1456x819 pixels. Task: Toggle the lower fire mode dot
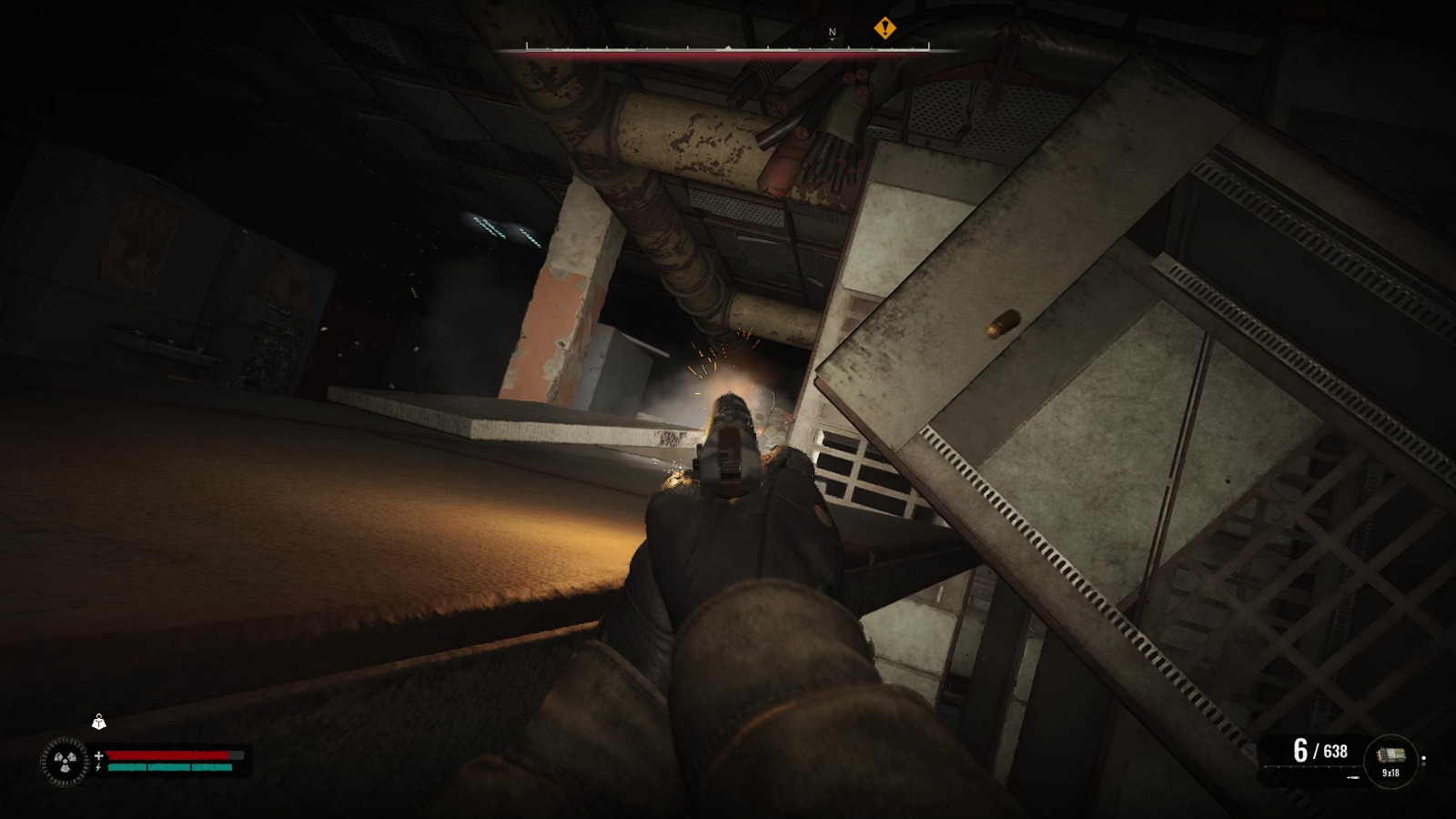(x=1424, y=764)
